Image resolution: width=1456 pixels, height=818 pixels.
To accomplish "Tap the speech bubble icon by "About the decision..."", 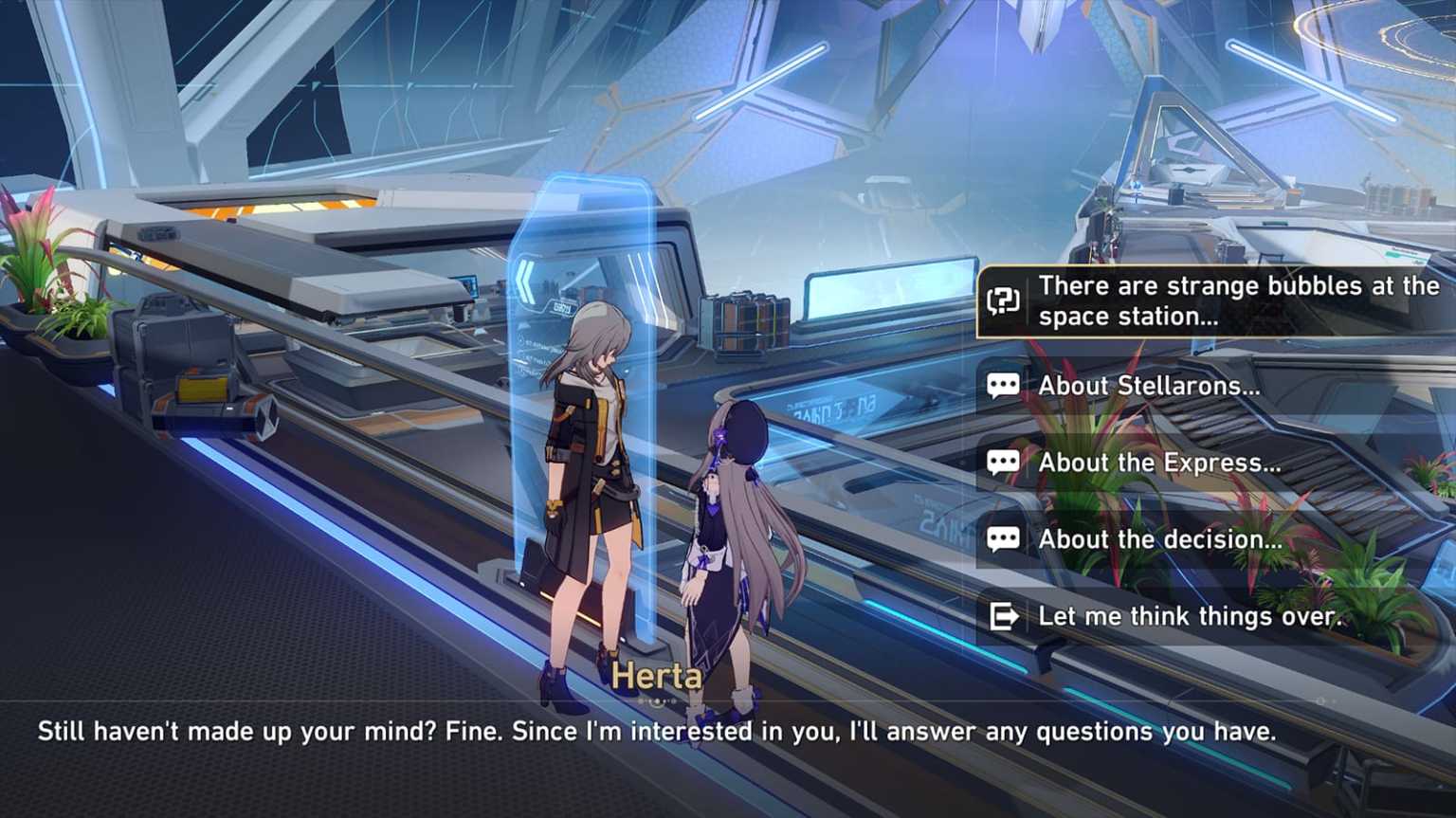I will click(x=1003, y=538).
